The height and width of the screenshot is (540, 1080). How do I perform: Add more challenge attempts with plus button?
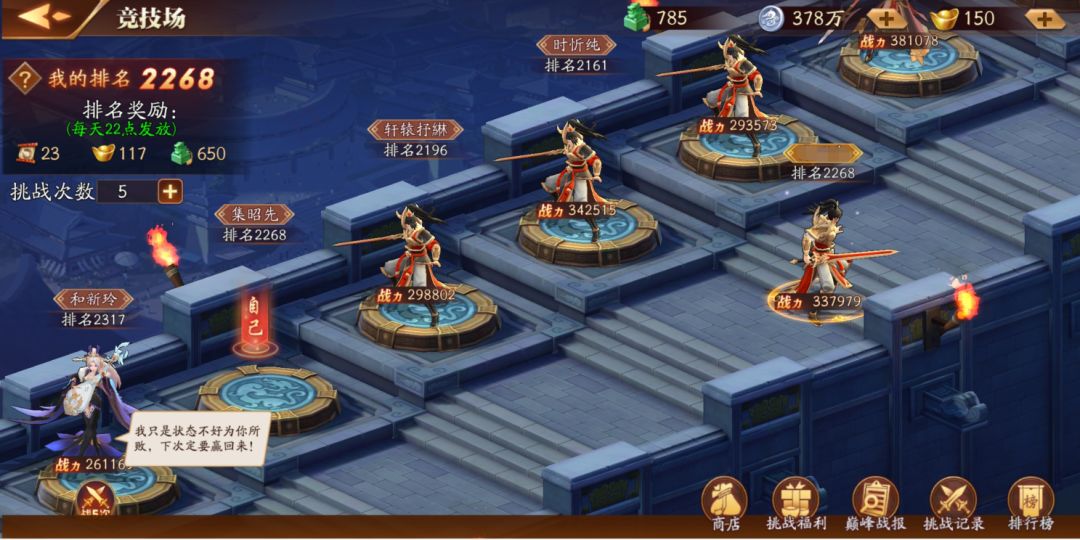170,191
